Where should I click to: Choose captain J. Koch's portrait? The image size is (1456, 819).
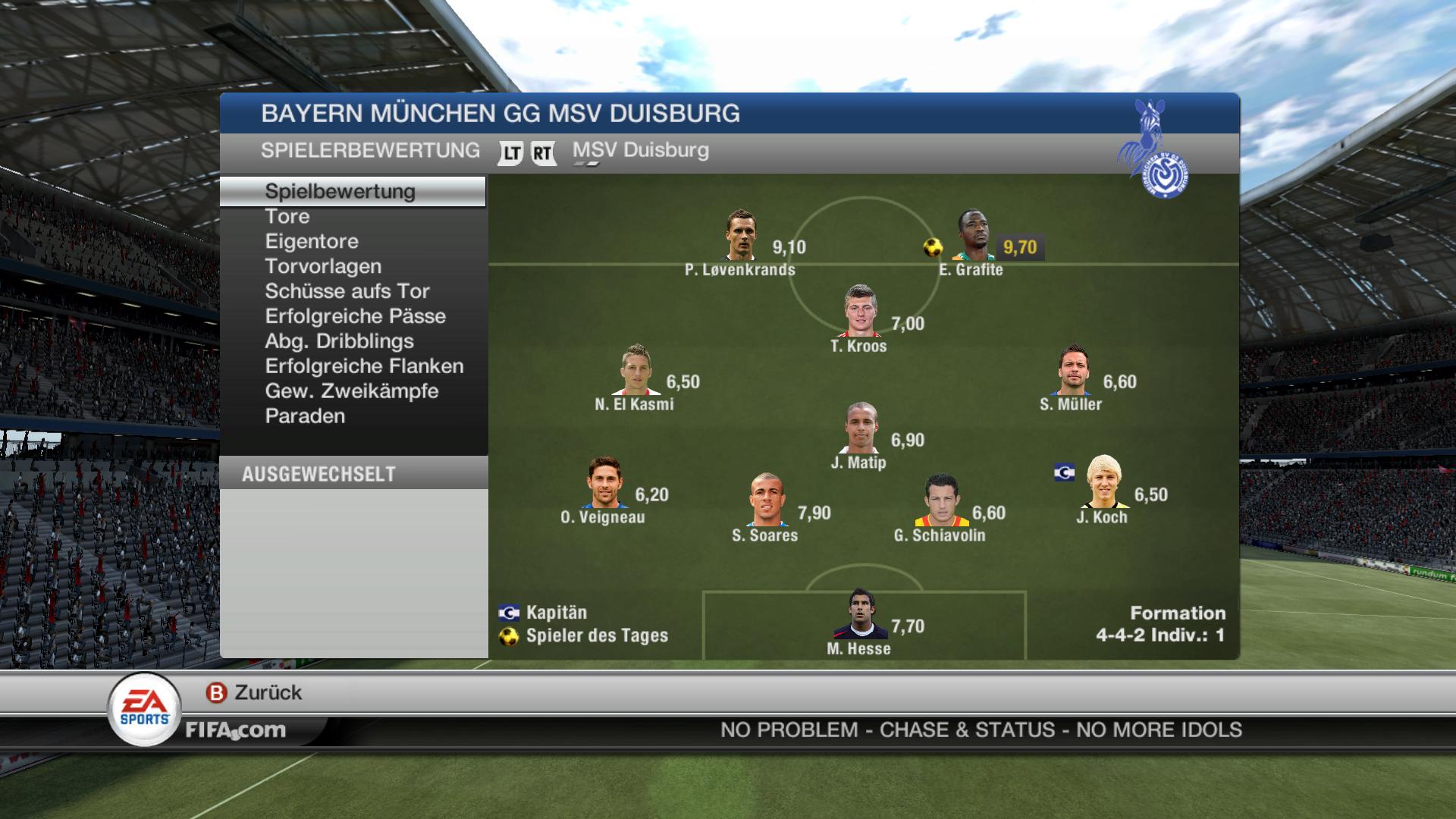click(1103, 482)
